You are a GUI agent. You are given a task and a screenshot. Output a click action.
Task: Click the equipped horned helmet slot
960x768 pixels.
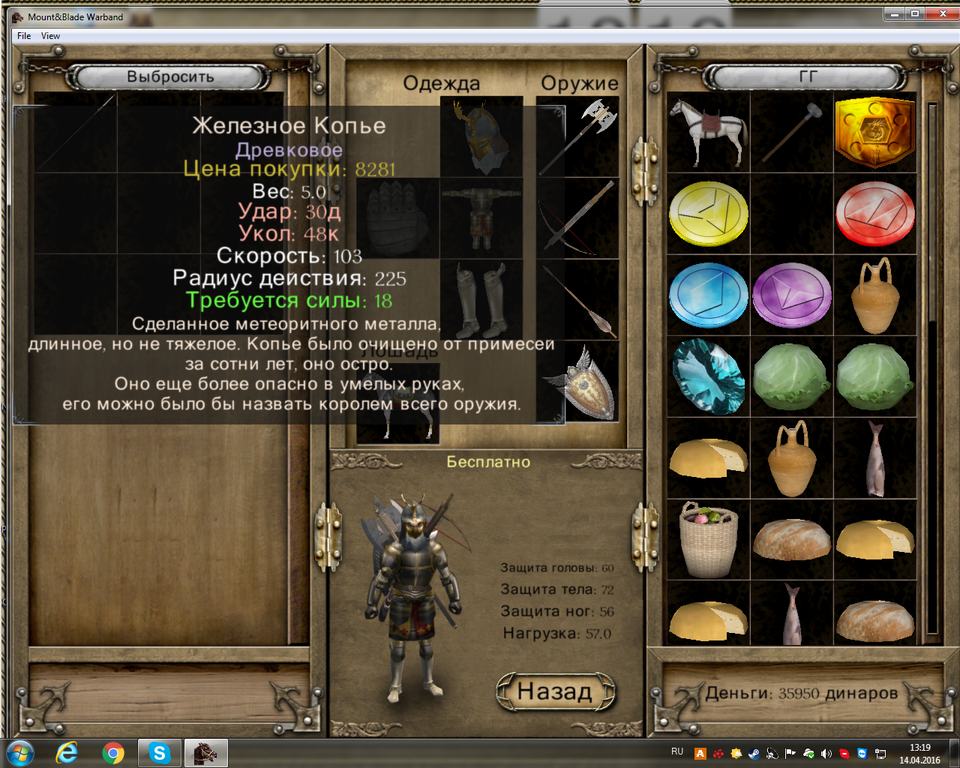coord(482,135)
